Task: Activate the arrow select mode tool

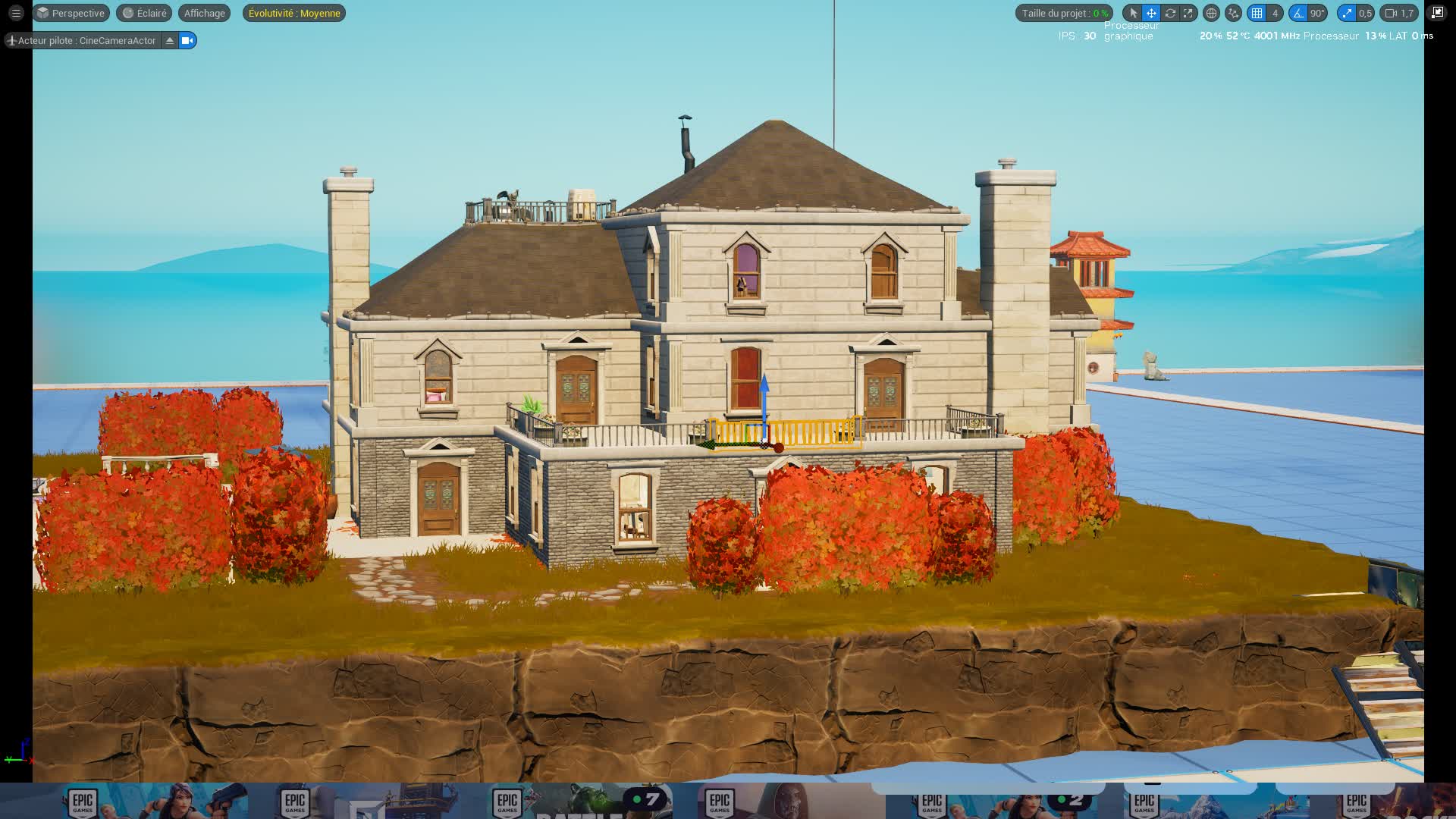Action: 1133,13
